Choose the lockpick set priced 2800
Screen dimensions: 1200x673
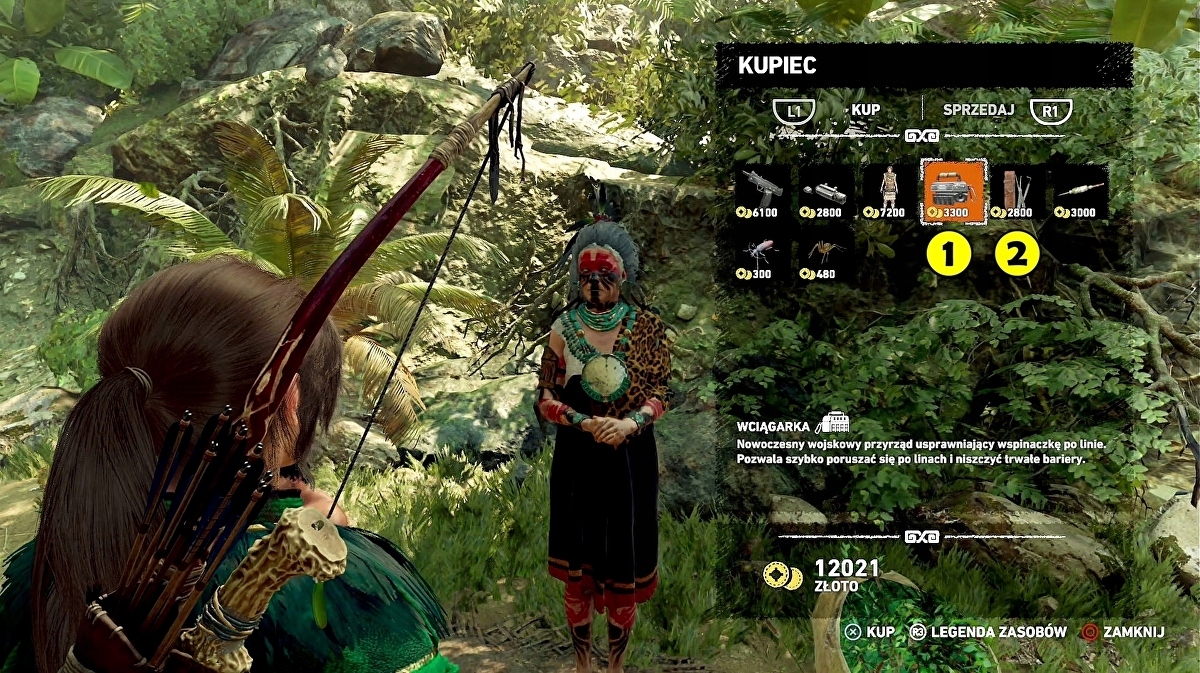point(1015,192)
